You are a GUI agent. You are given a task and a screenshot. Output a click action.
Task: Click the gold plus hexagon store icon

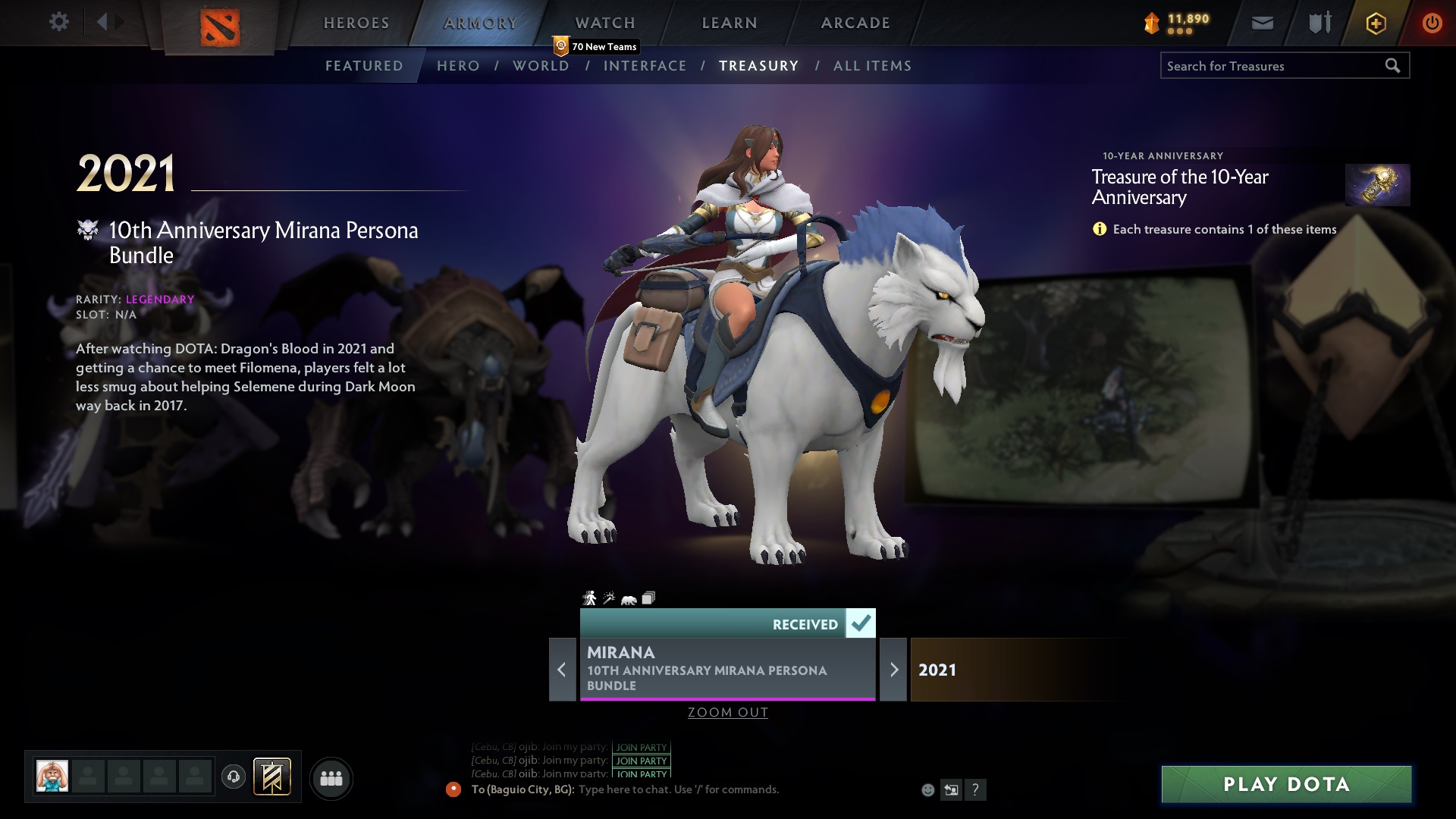pos(1375,23)
